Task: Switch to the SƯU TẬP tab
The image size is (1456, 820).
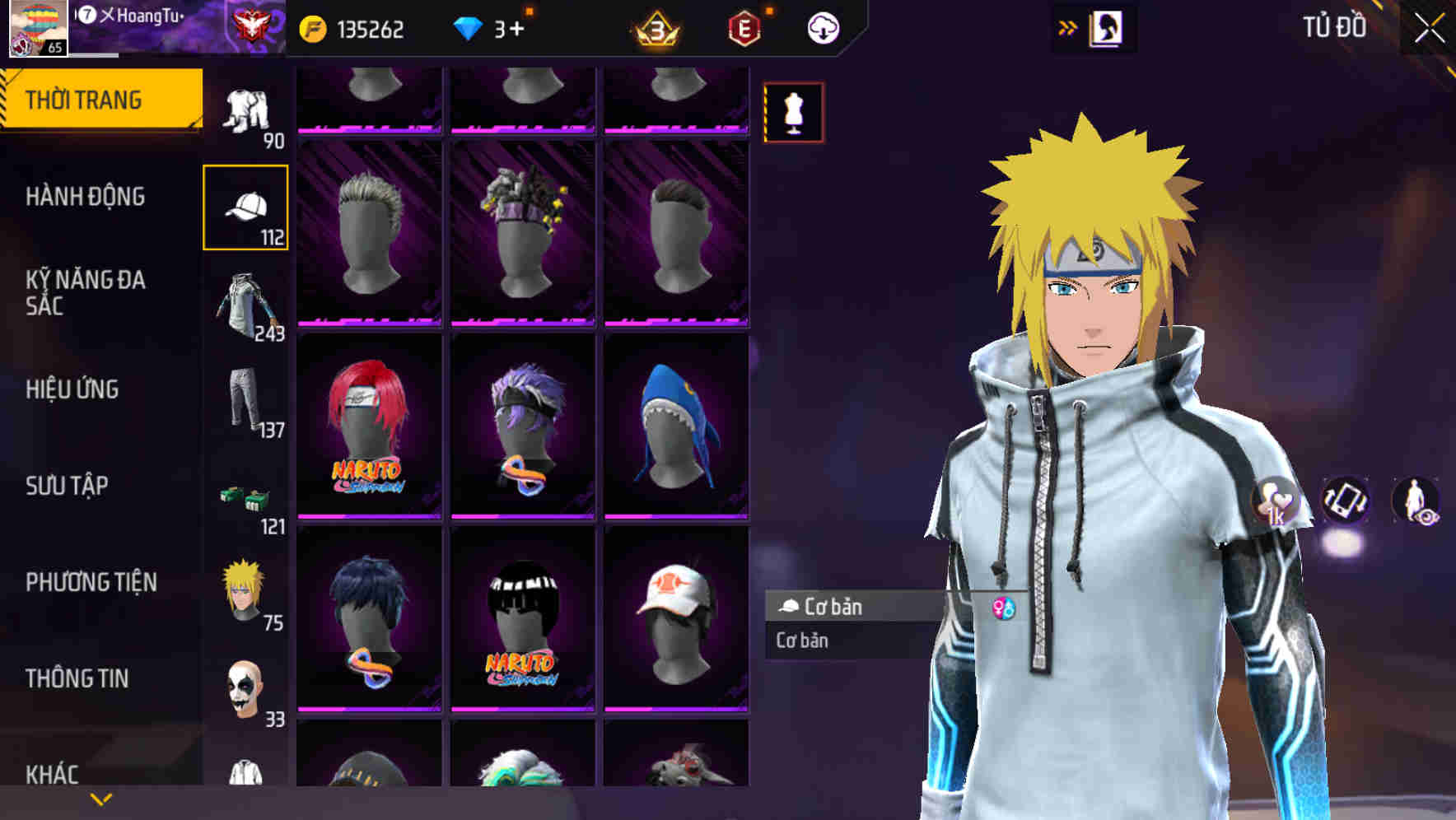Action: click(x=68, y=487)
